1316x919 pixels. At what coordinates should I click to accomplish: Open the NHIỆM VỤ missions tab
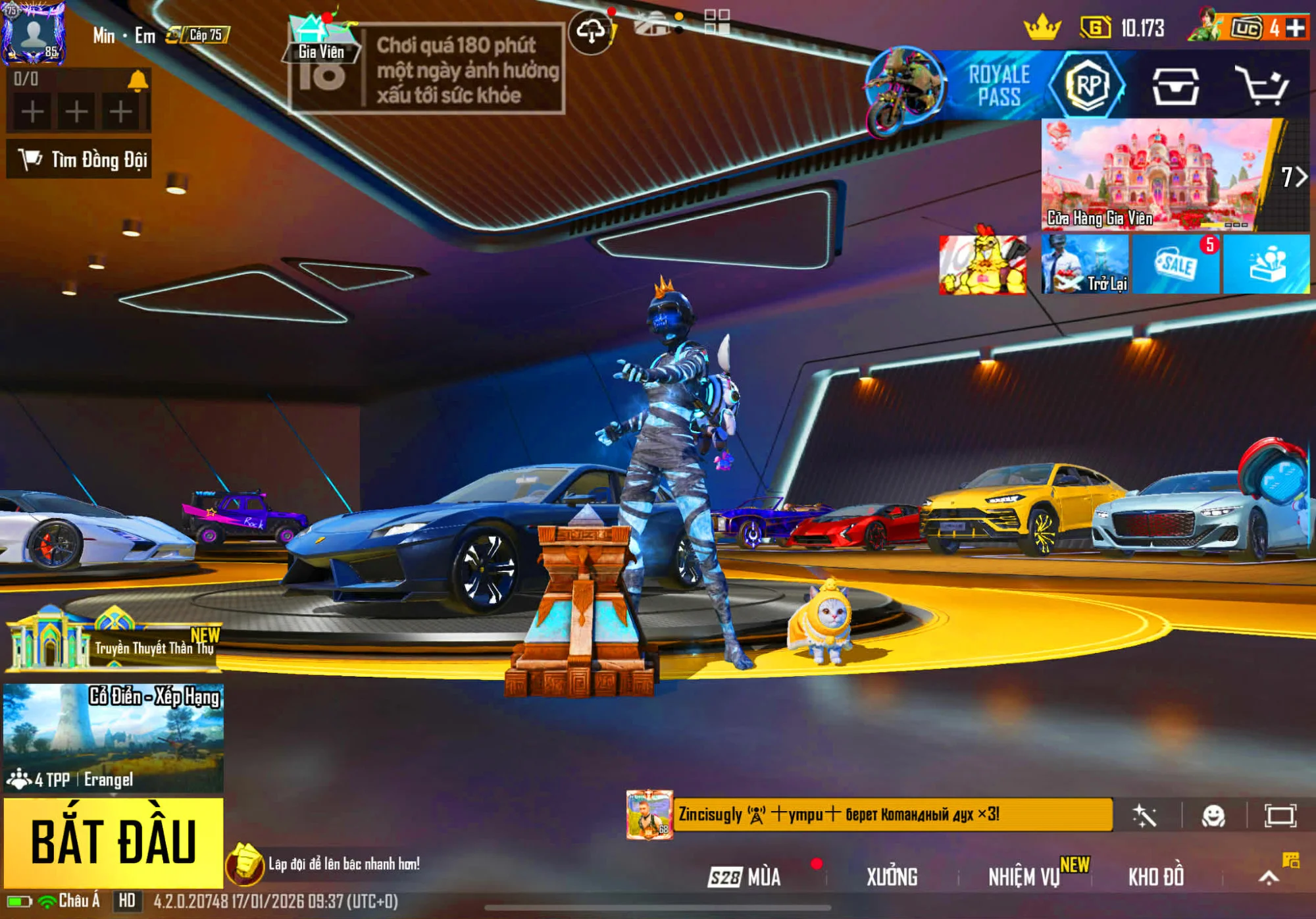tap(1024, 877)
